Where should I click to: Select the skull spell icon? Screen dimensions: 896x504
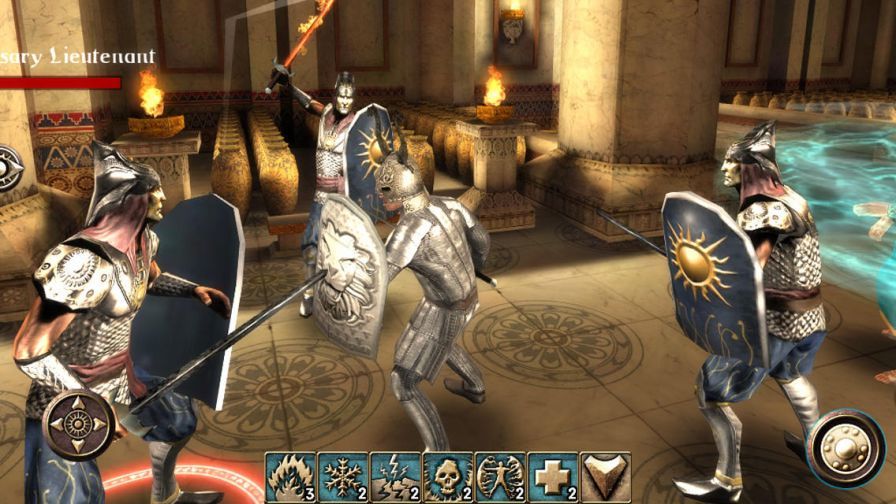click(448, 477)
